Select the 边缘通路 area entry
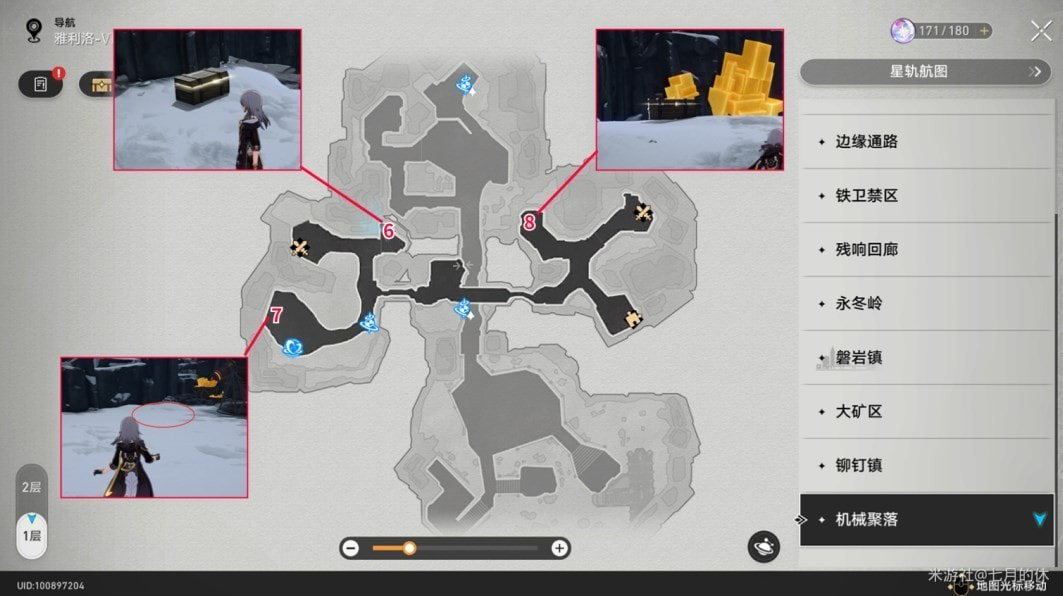Image resolution: width=1063 pixels, height=596 pixels. click(x=926, y=142)
